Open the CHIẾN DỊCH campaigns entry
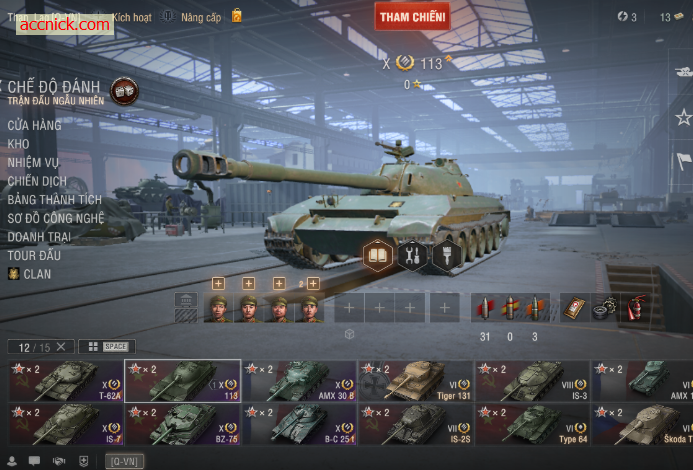693x470 pixels. coord(36,181)
